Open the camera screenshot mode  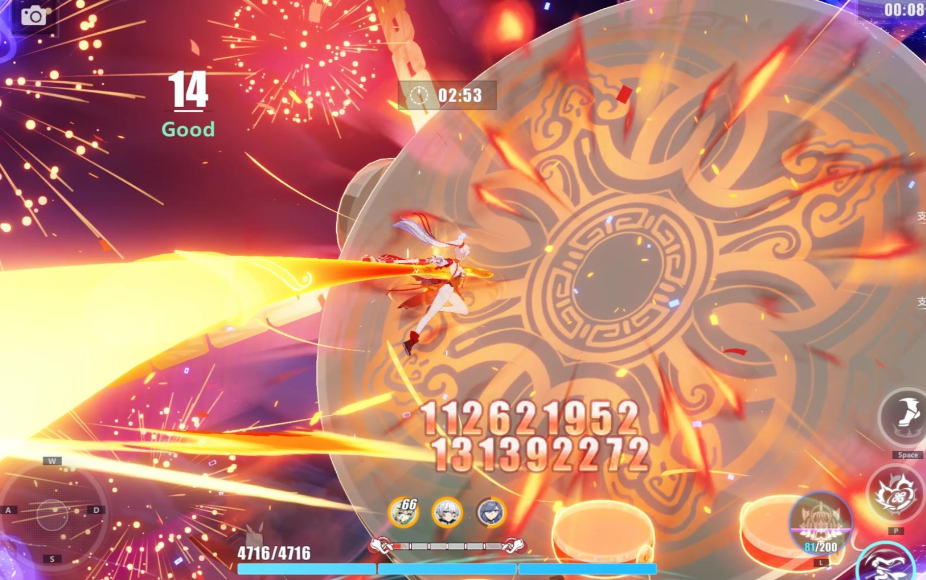[x=34, y=15]
